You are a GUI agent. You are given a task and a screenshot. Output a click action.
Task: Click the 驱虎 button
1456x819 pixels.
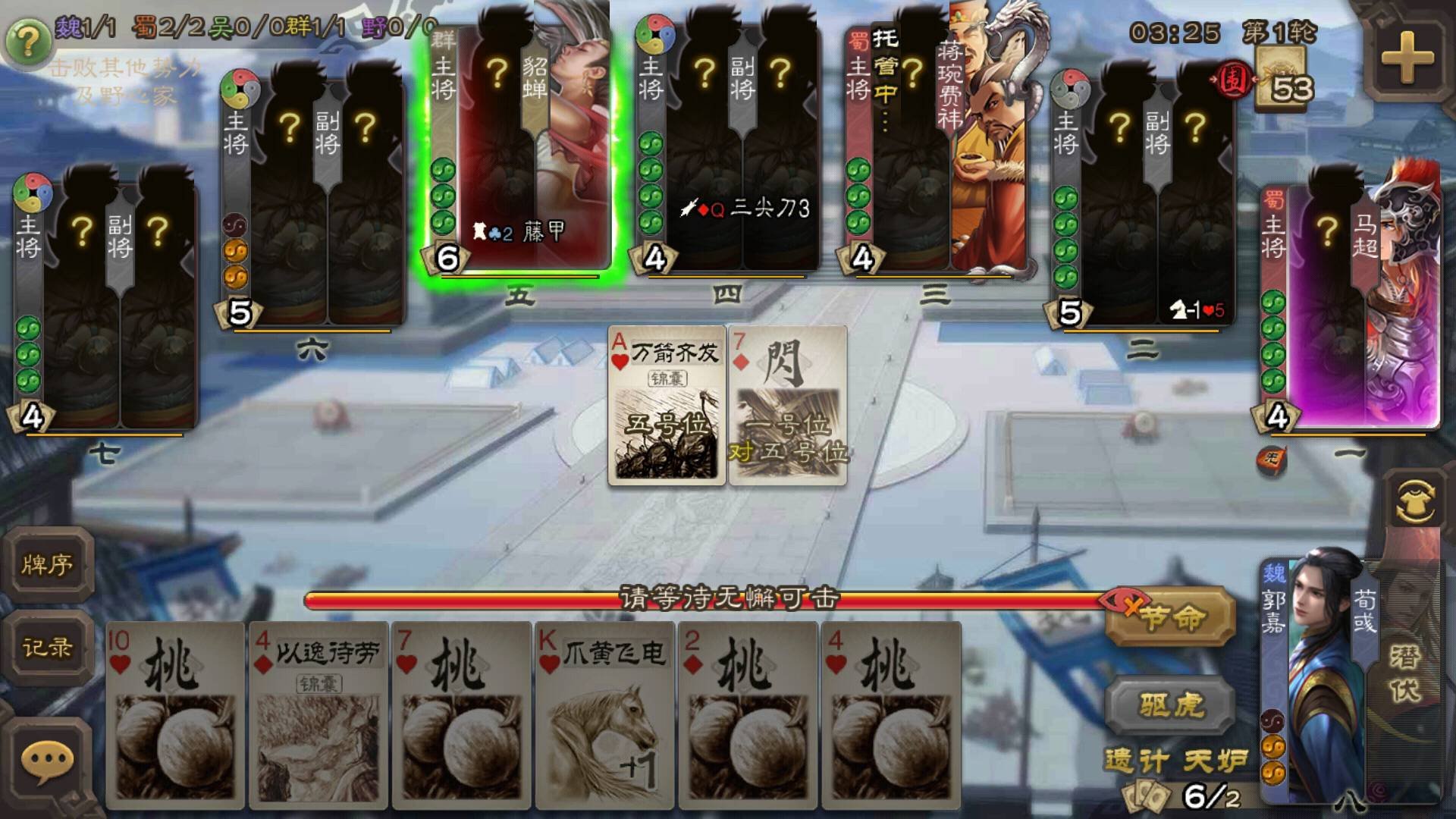click(1168, 705)
